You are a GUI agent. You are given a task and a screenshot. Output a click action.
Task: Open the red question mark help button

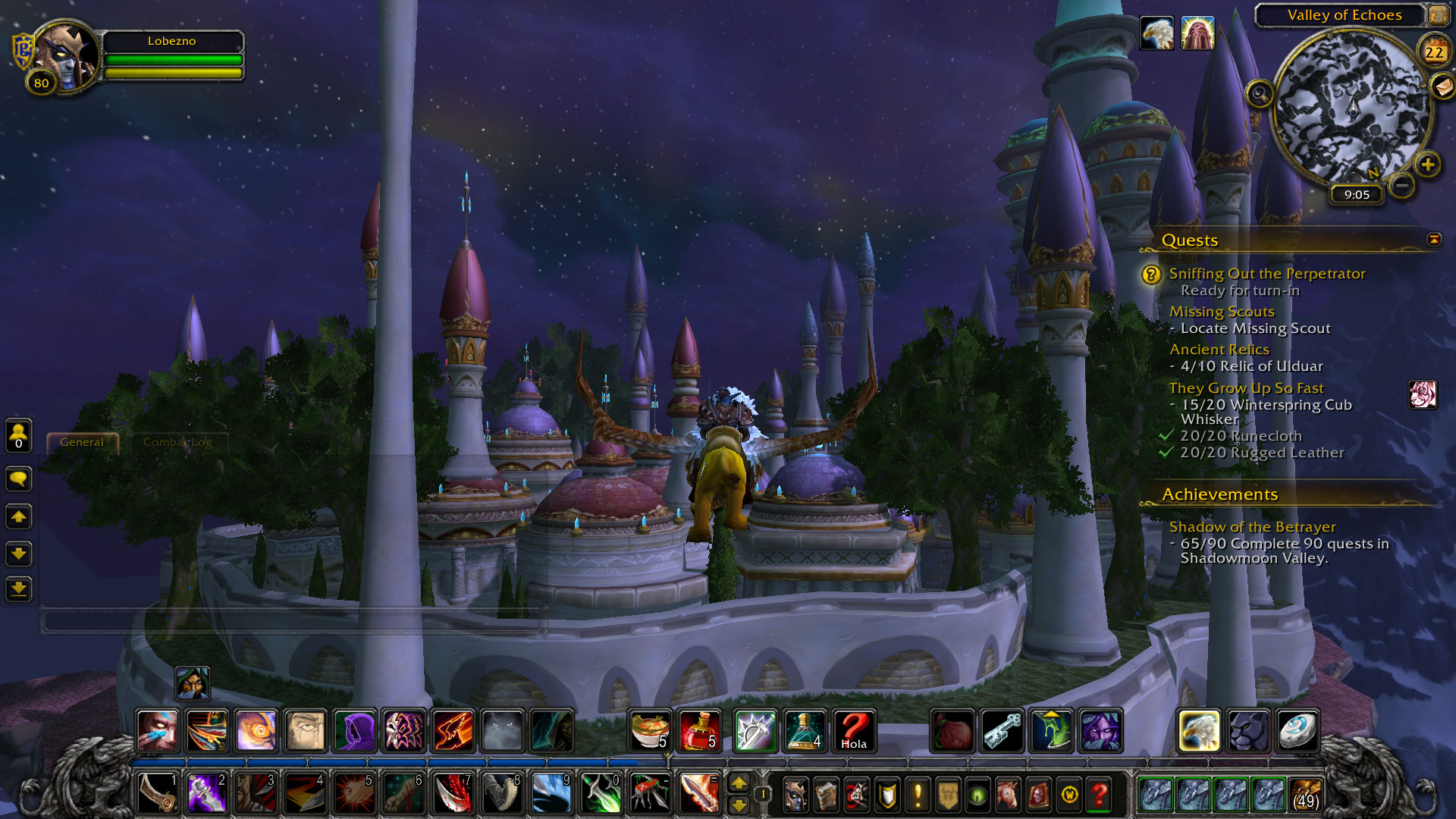pos(1099,795)
